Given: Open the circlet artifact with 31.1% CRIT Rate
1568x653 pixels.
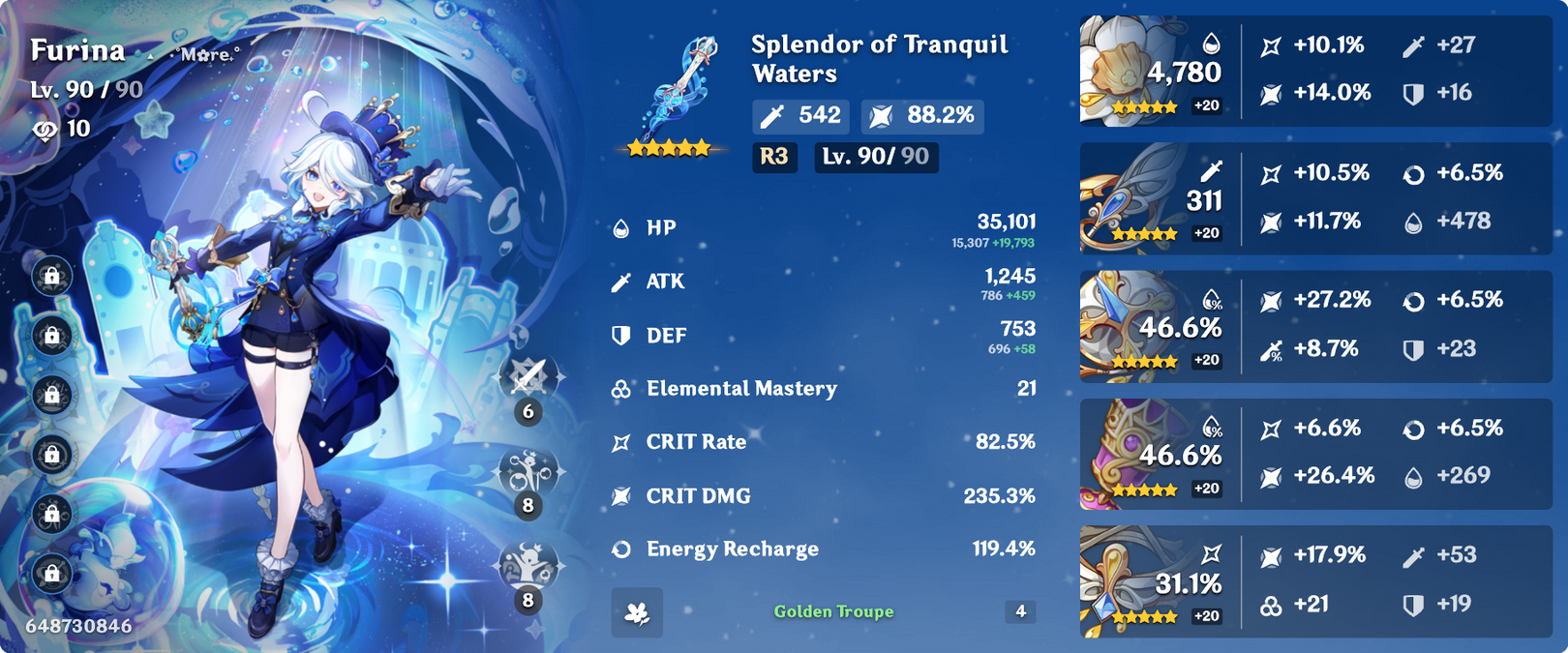Looking at the screenshot, I should click(x=1123, y=581).
